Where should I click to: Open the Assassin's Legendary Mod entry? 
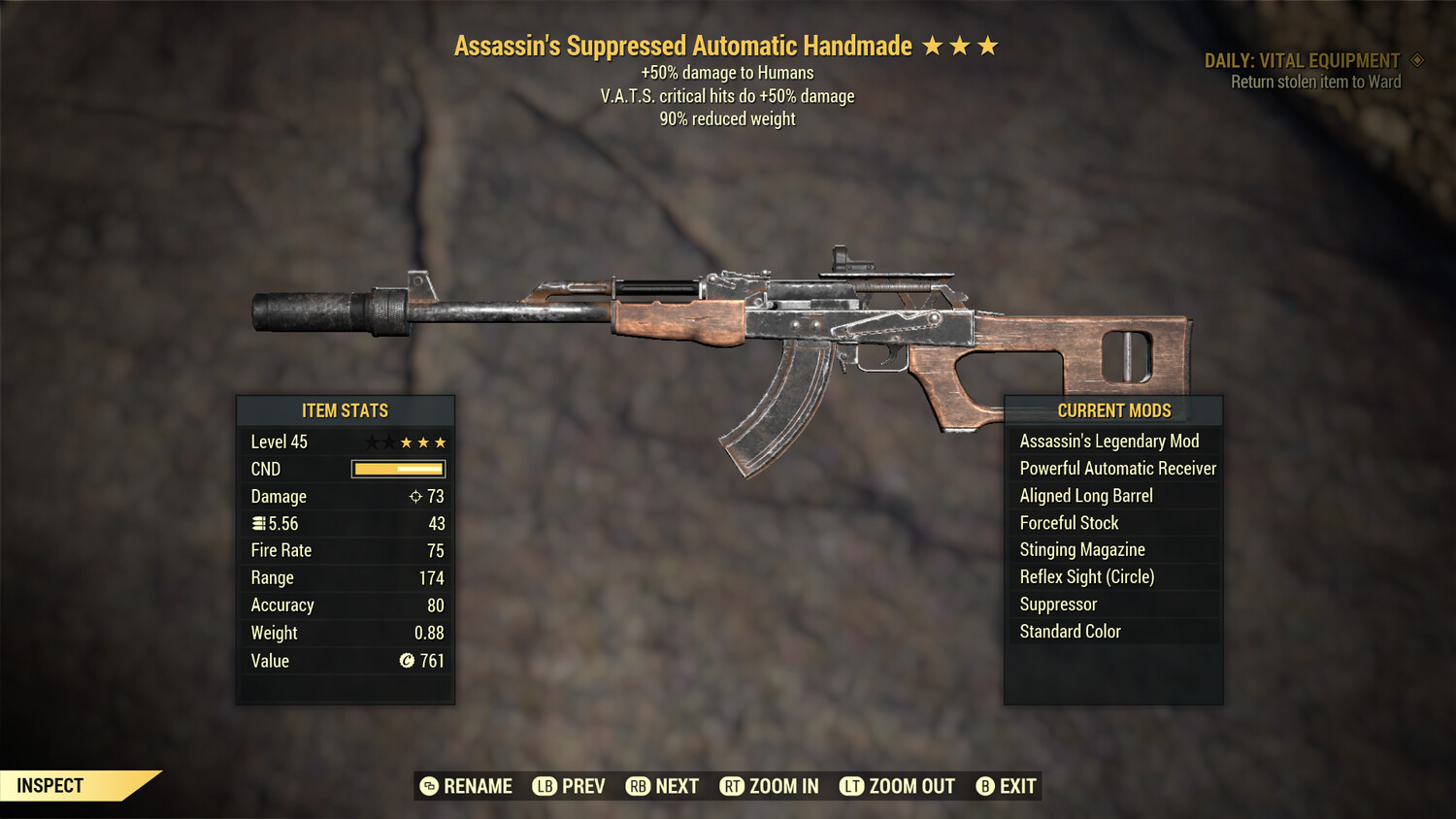pos(1109,441)
